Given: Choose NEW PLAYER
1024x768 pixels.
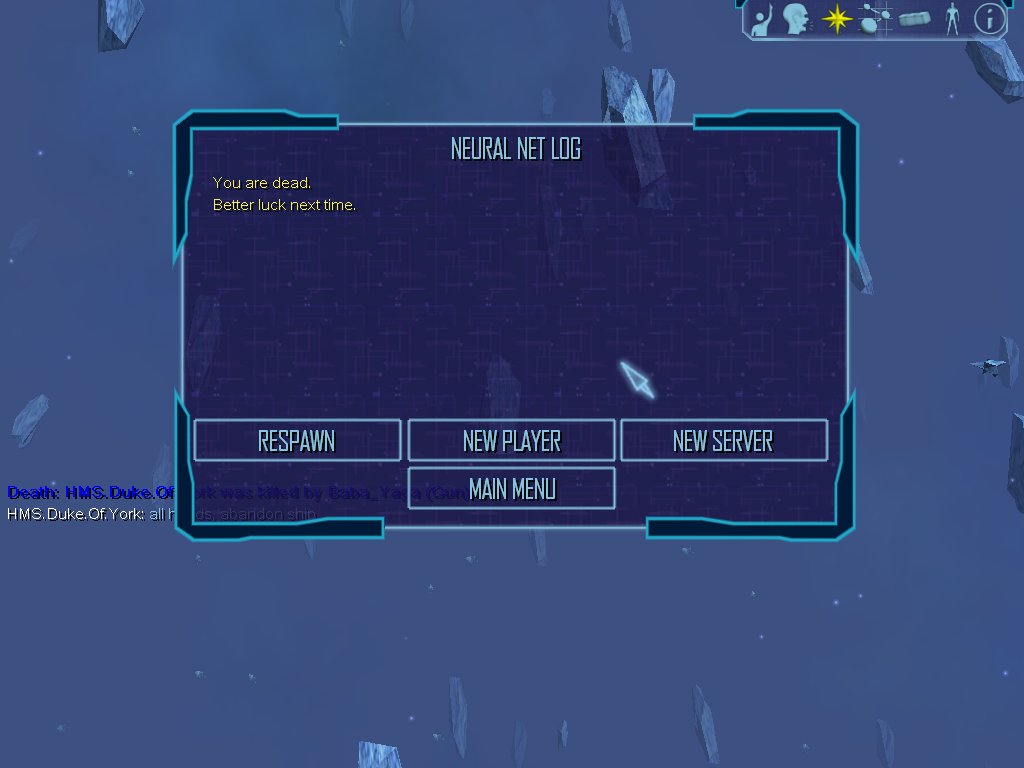Looking at the screenshot, I should click(x=511, y=441).
